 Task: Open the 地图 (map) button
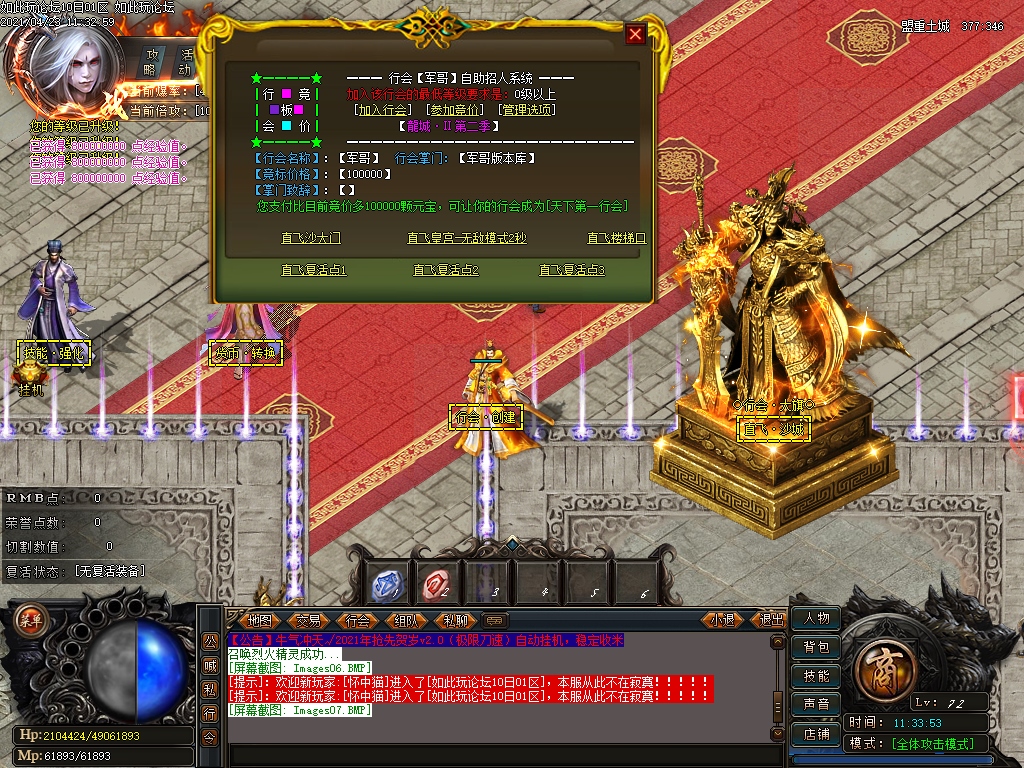(259, 620)
